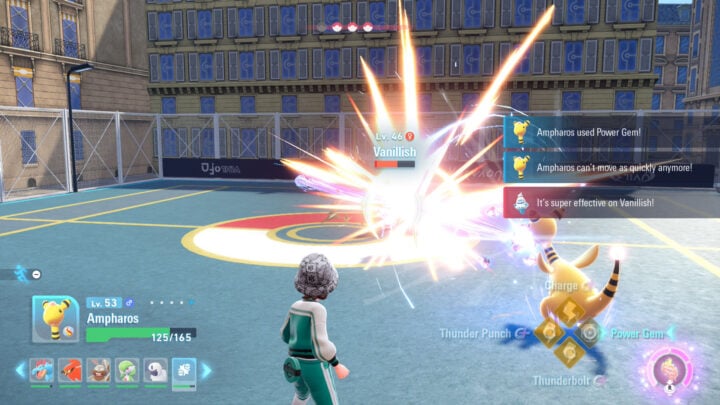This screenshot has height=405, width=720.
Task: Click the party bar's left arrow
Action: (20, 371)
